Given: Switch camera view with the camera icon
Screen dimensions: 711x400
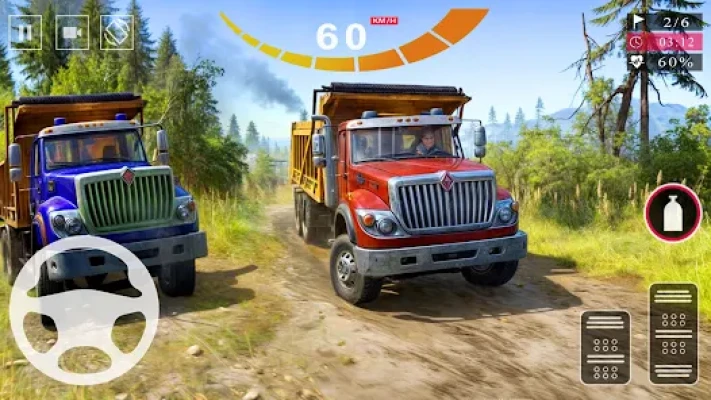Looking at the screenshot, I should [71, 32].
